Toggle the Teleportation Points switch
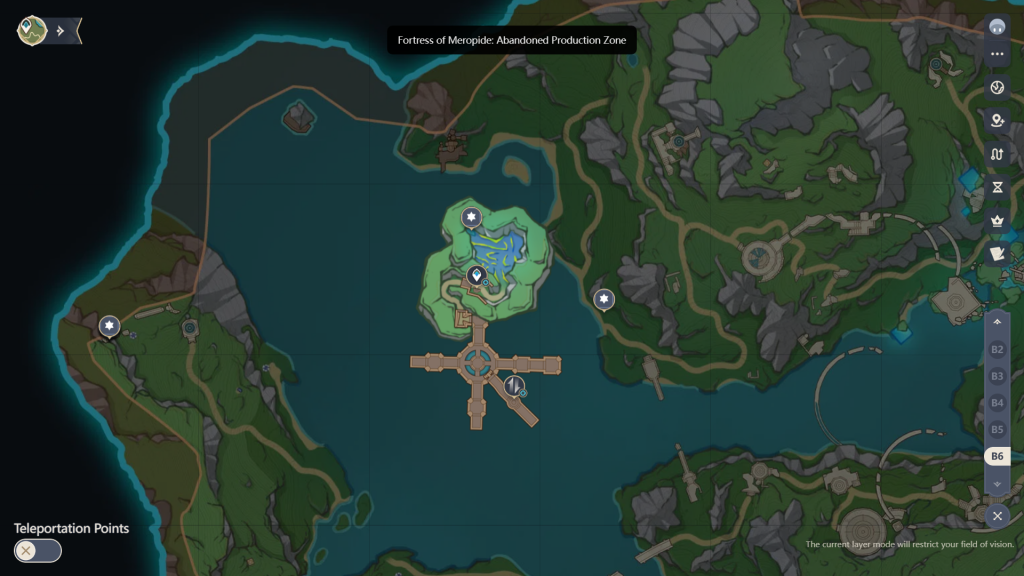This screenshot has width=1024, height=576. click(38, 550)
